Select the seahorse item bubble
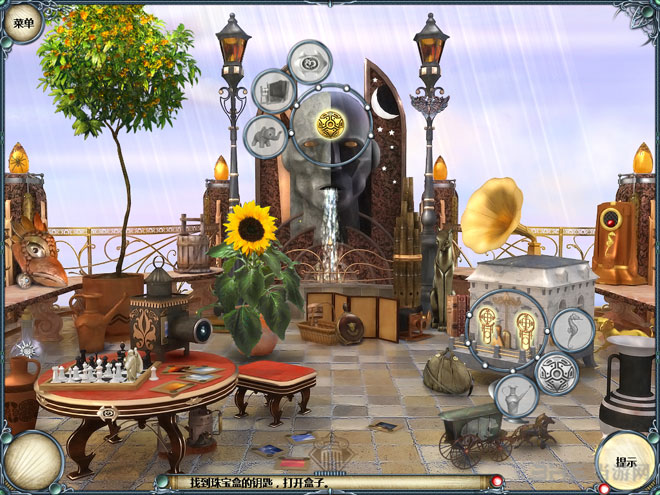660x495 pixels. tap(573, 331)
